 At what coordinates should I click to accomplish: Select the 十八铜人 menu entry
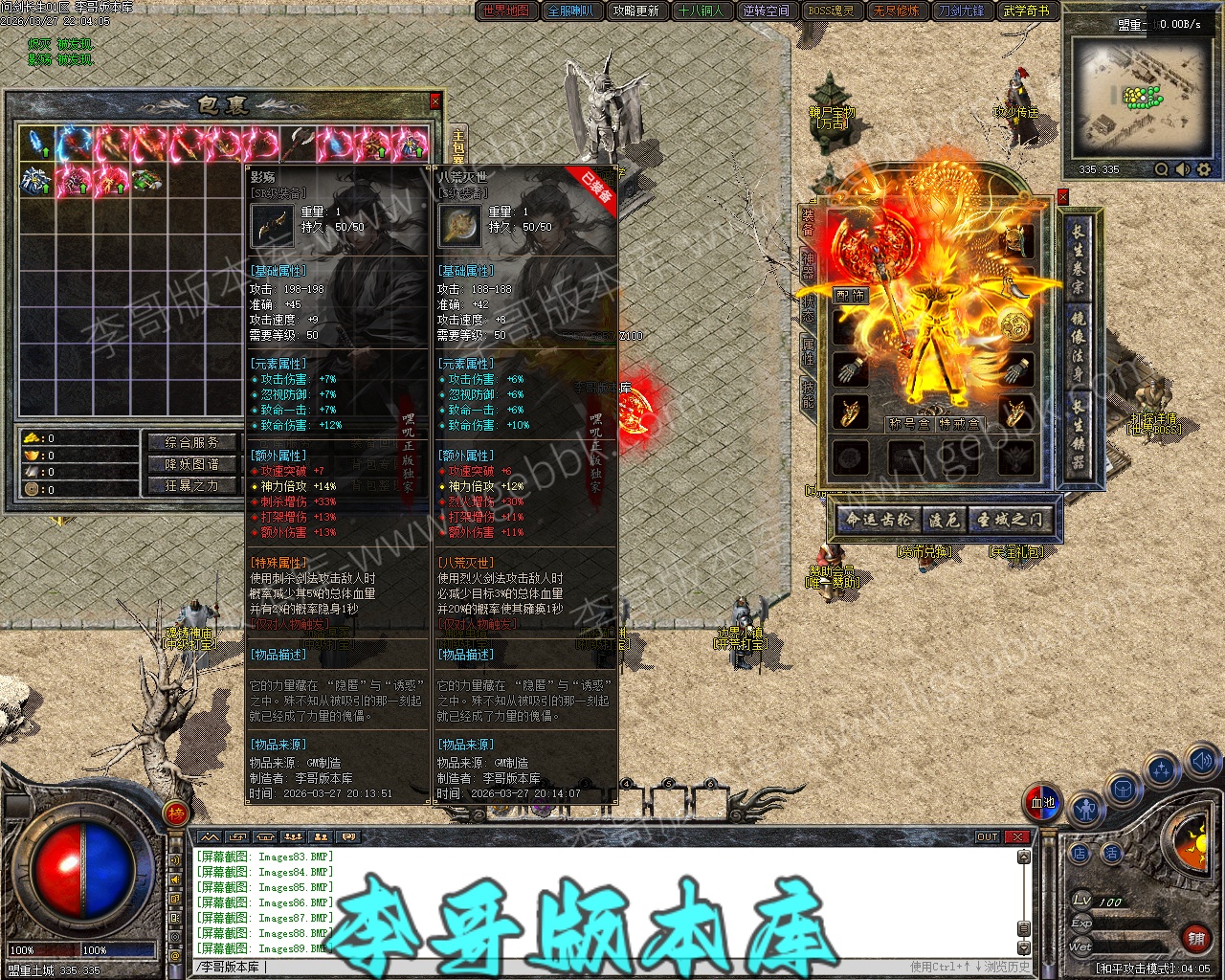(701, 11)
